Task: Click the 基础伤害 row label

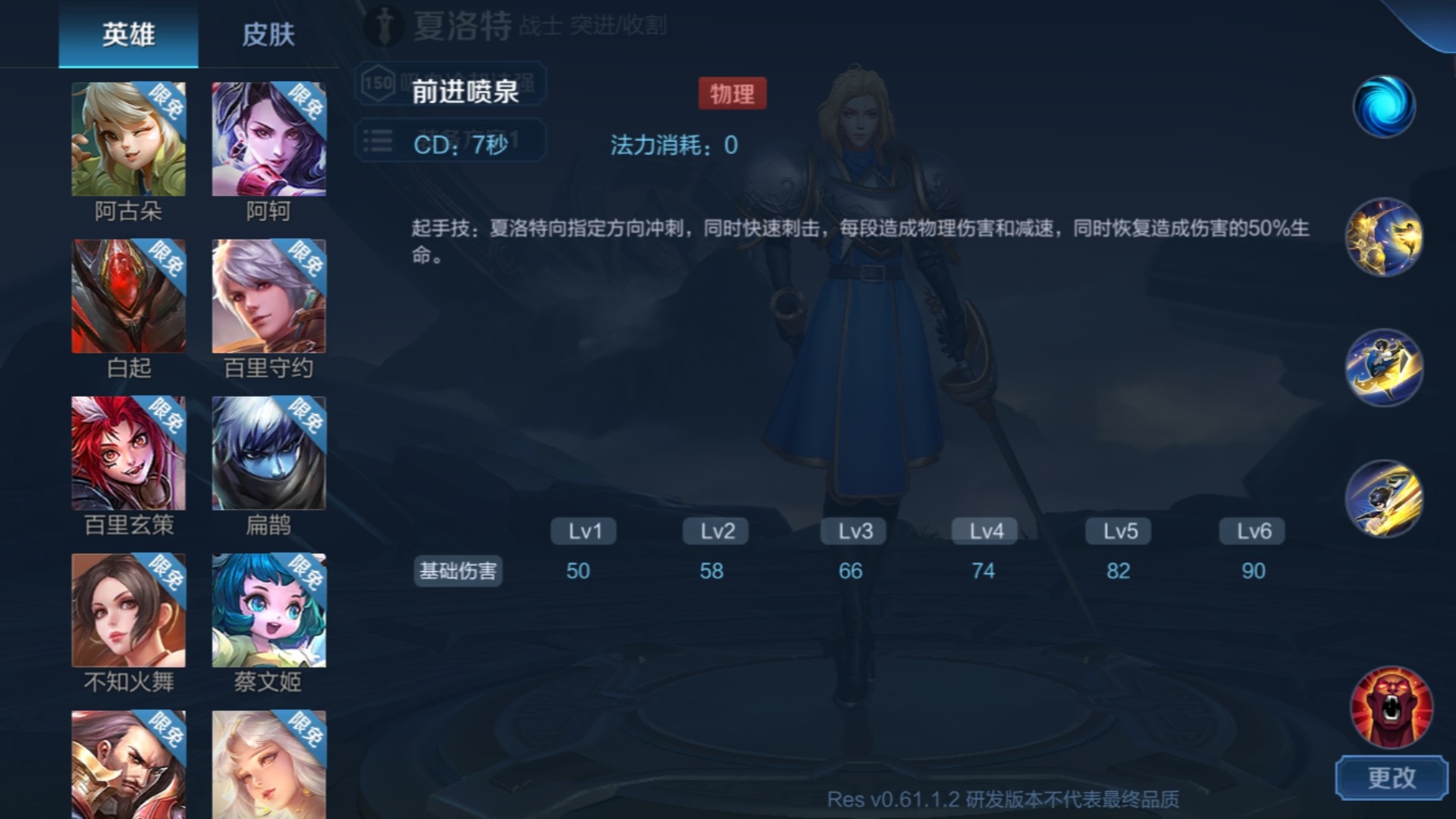Action: point(457,572)
